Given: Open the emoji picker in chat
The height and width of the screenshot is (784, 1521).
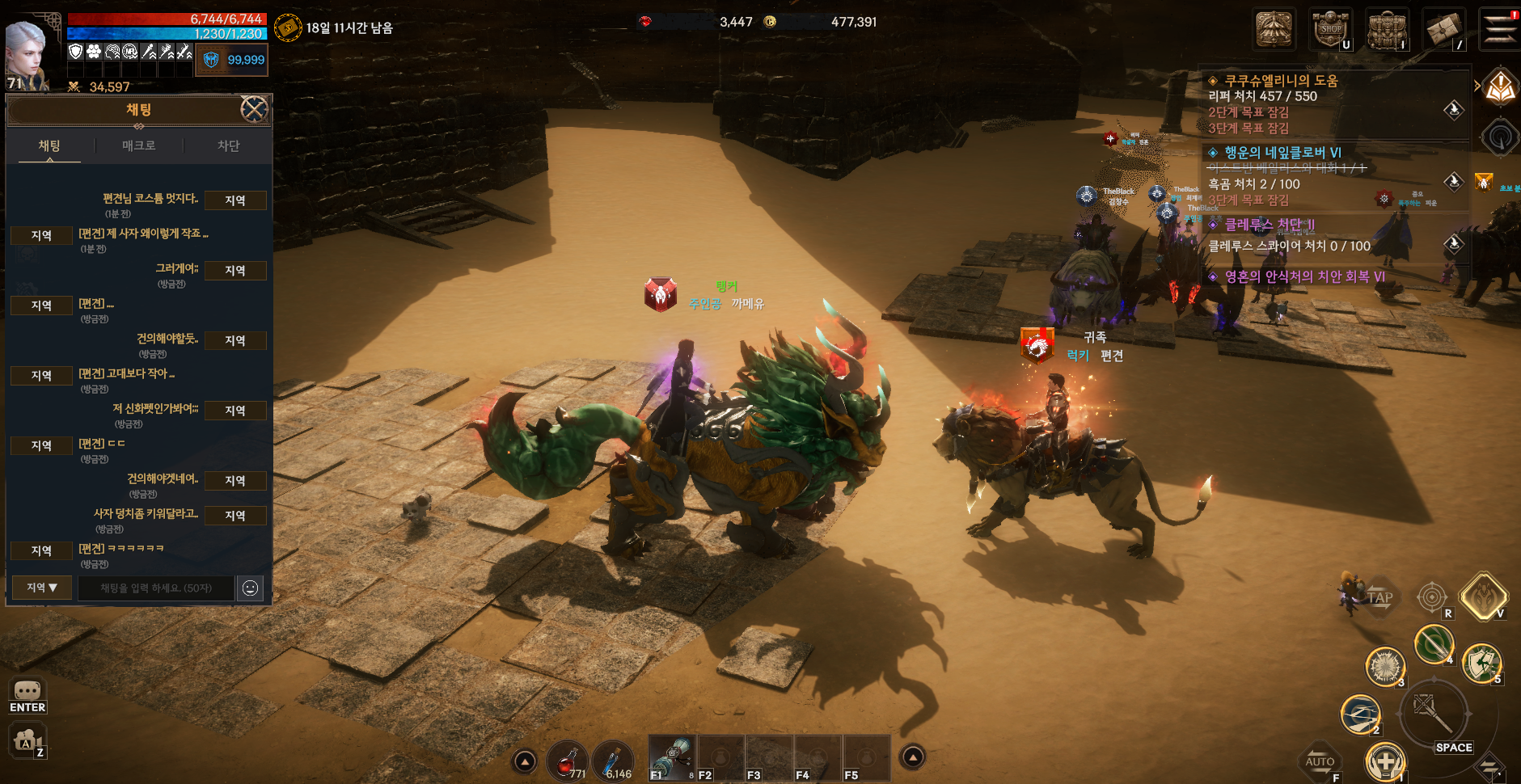Looking at the screenshot, I should [251, 588].
